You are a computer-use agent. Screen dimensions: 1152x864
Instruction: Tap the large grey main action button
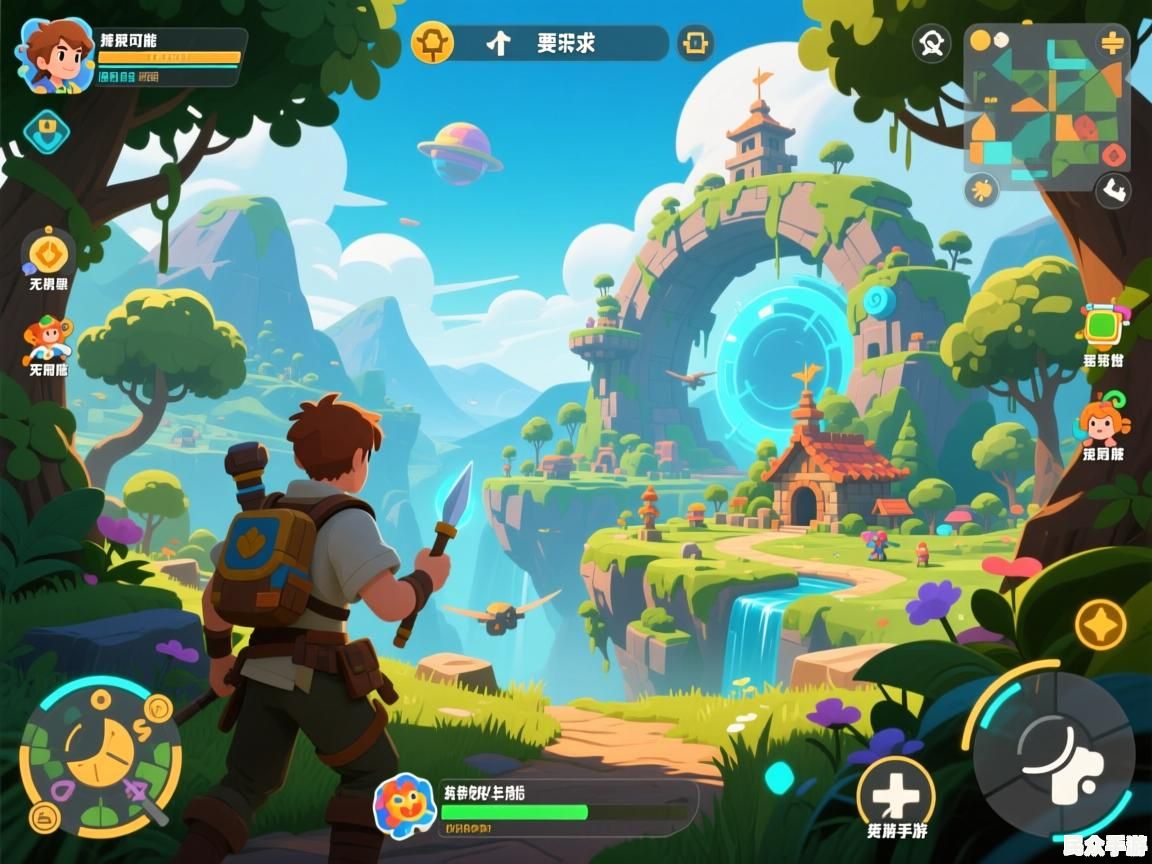click(1054, 752)
